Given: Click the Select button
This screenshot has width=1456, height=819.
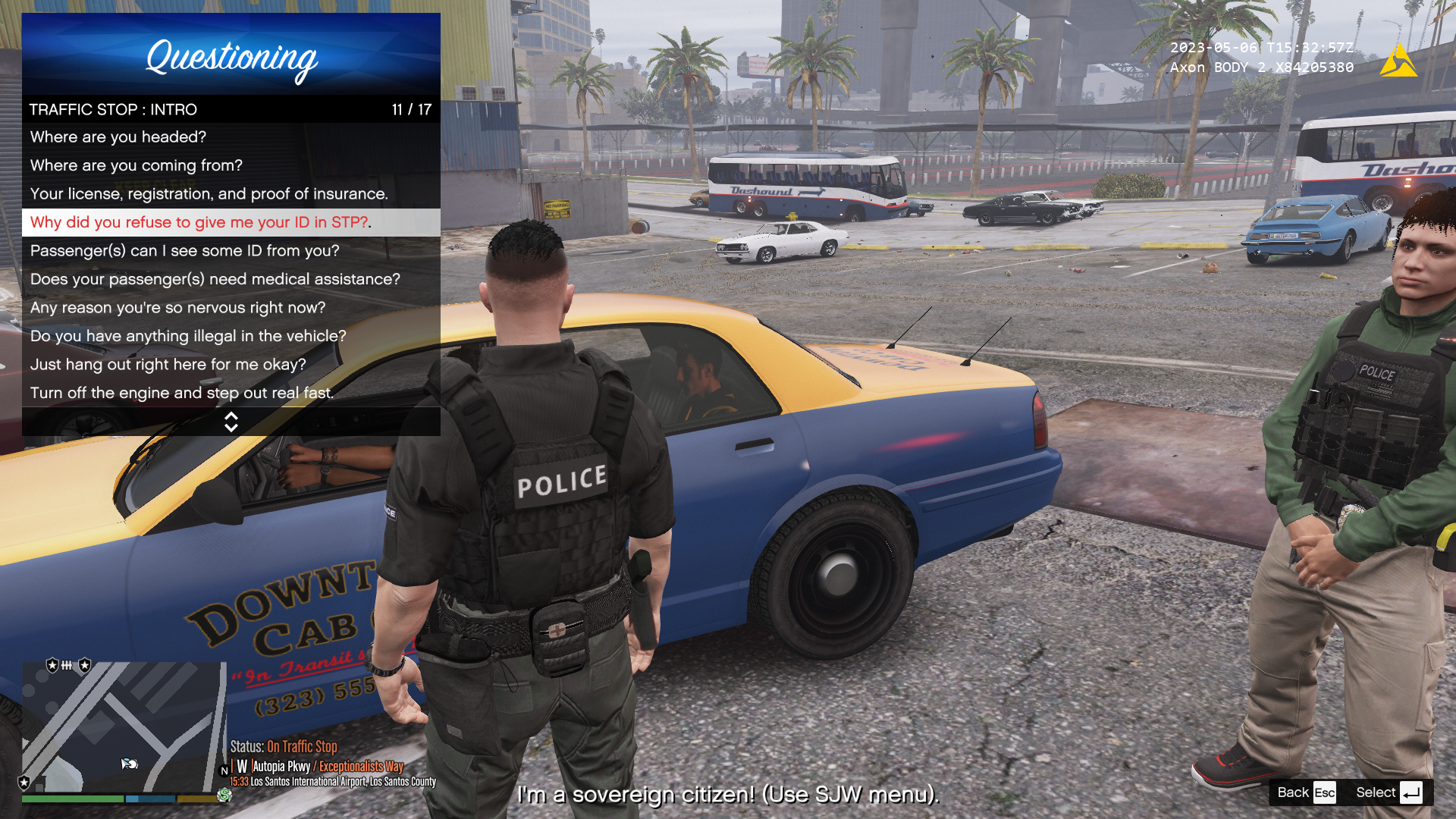Looking at the screenshot, I should (x=1389, y=792).
